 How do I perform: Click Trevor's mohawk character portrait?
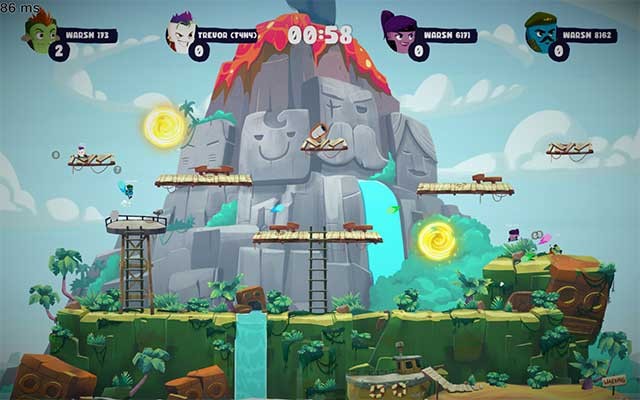coord(182,30)
